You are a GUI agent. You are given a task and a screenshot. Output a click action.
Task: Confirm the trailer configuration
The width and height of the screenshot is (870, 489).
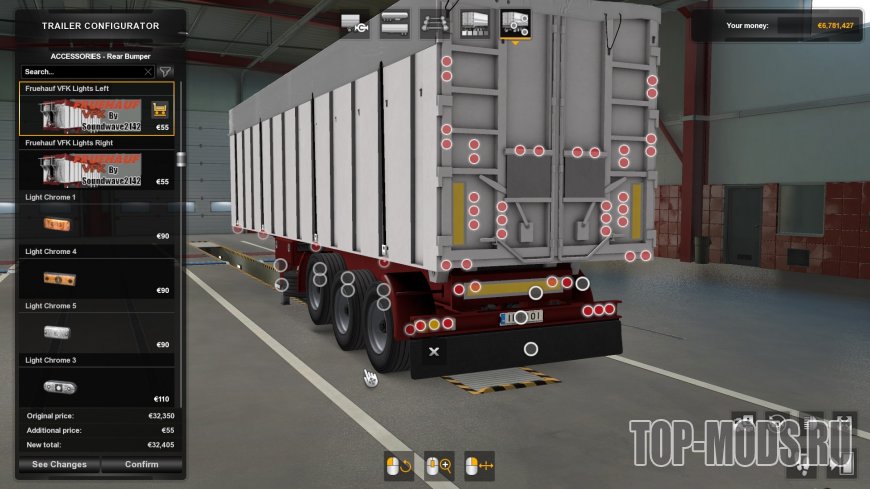(142, 464)
